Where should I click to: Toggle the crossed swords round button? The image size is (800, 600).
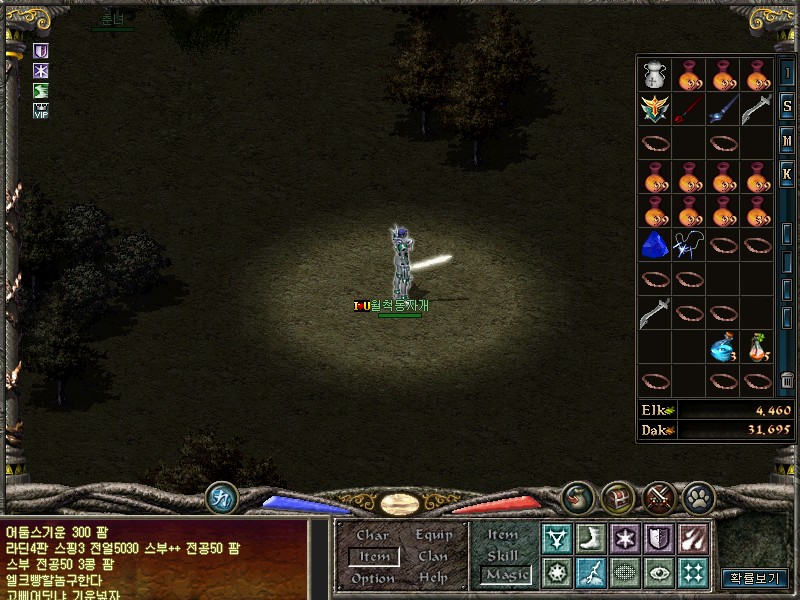tap(657, 497)
